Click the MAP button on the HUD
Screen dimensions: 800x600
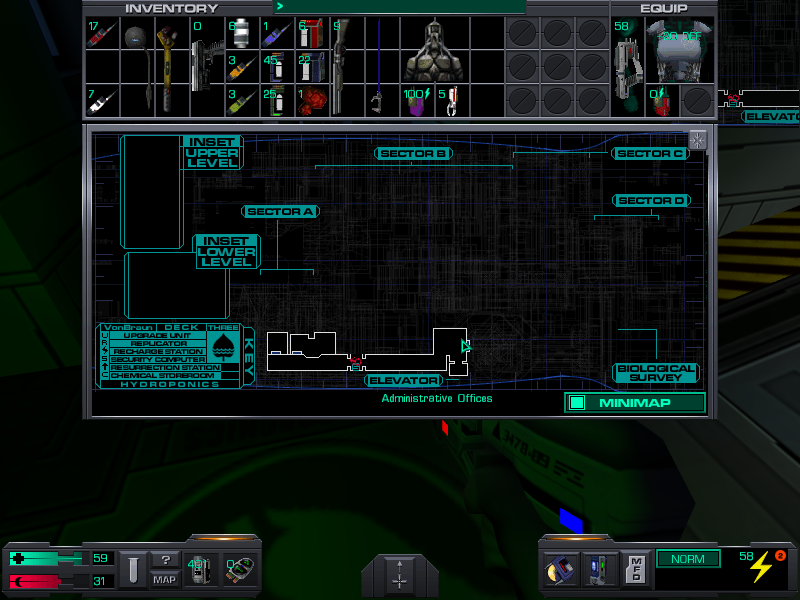[164, 580]
